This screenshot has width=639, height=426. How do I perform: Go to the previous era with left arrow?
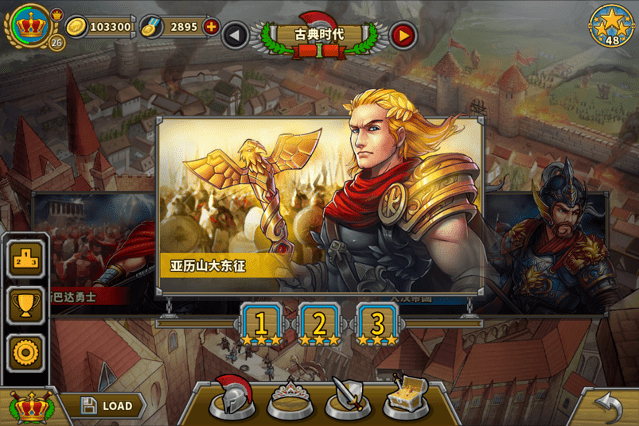(x=235, y=36)
